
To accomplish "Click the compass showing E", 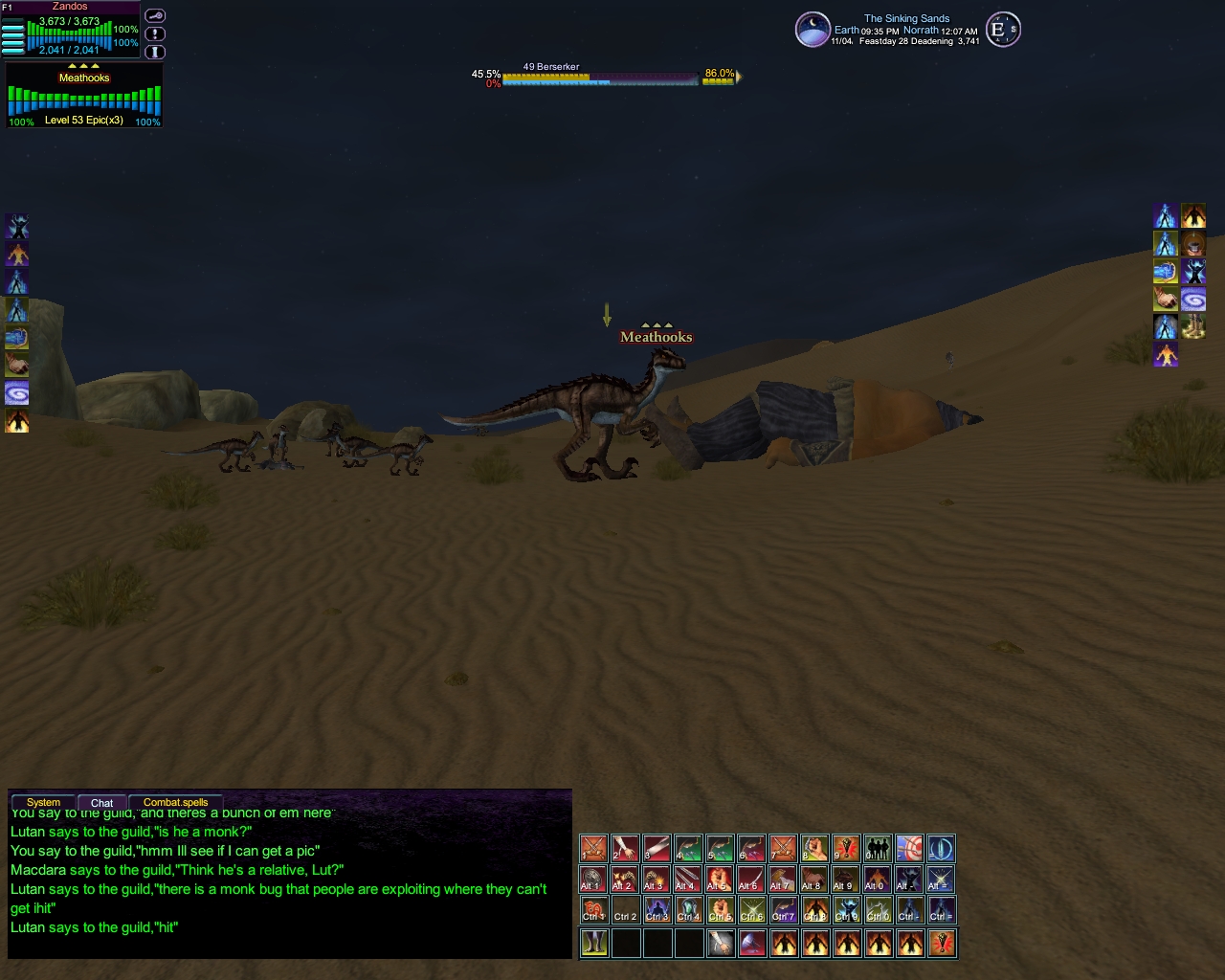I will pos(1002,30).
